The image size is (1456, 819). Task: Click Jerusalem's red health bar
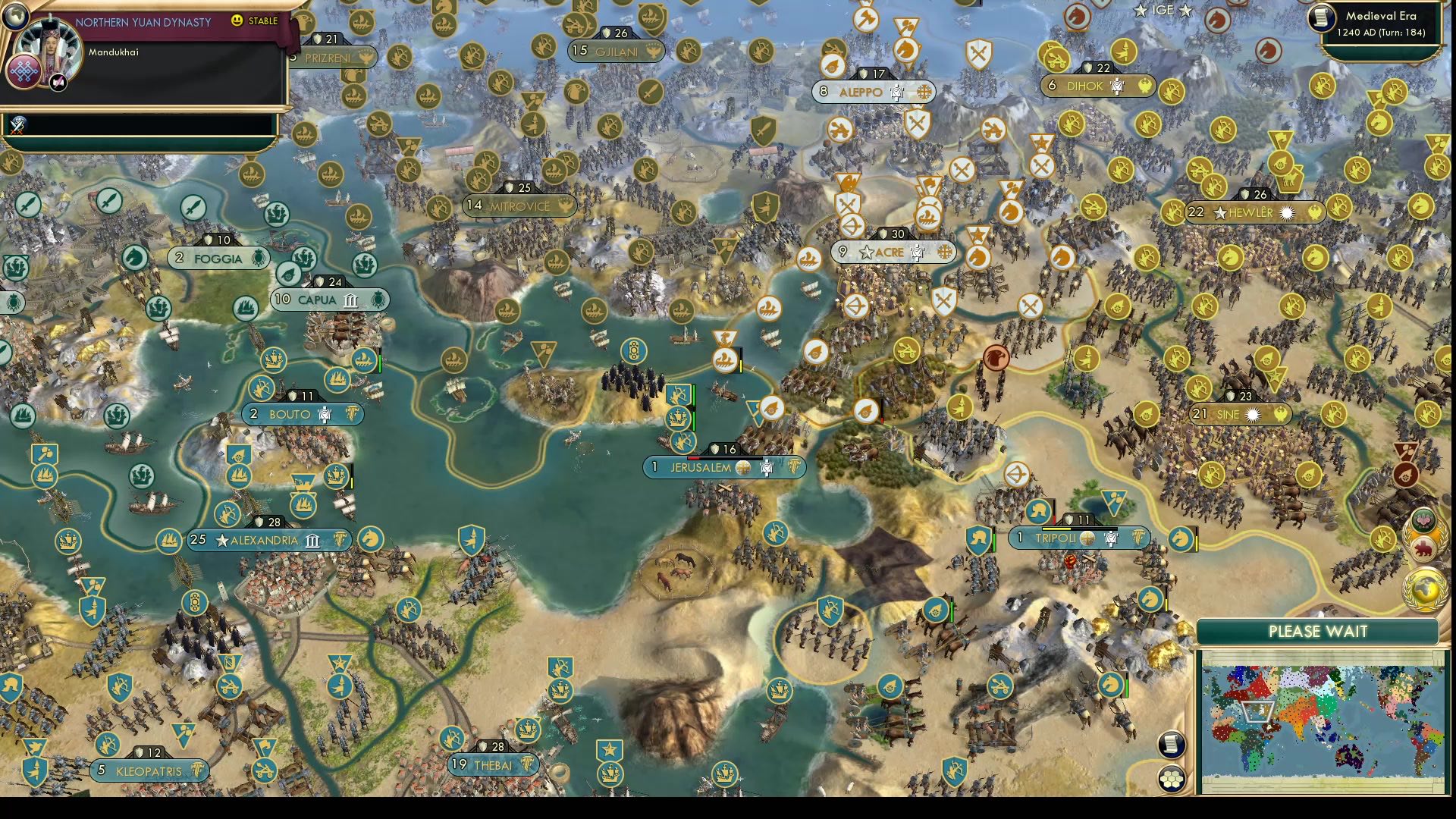click(694, 457)
